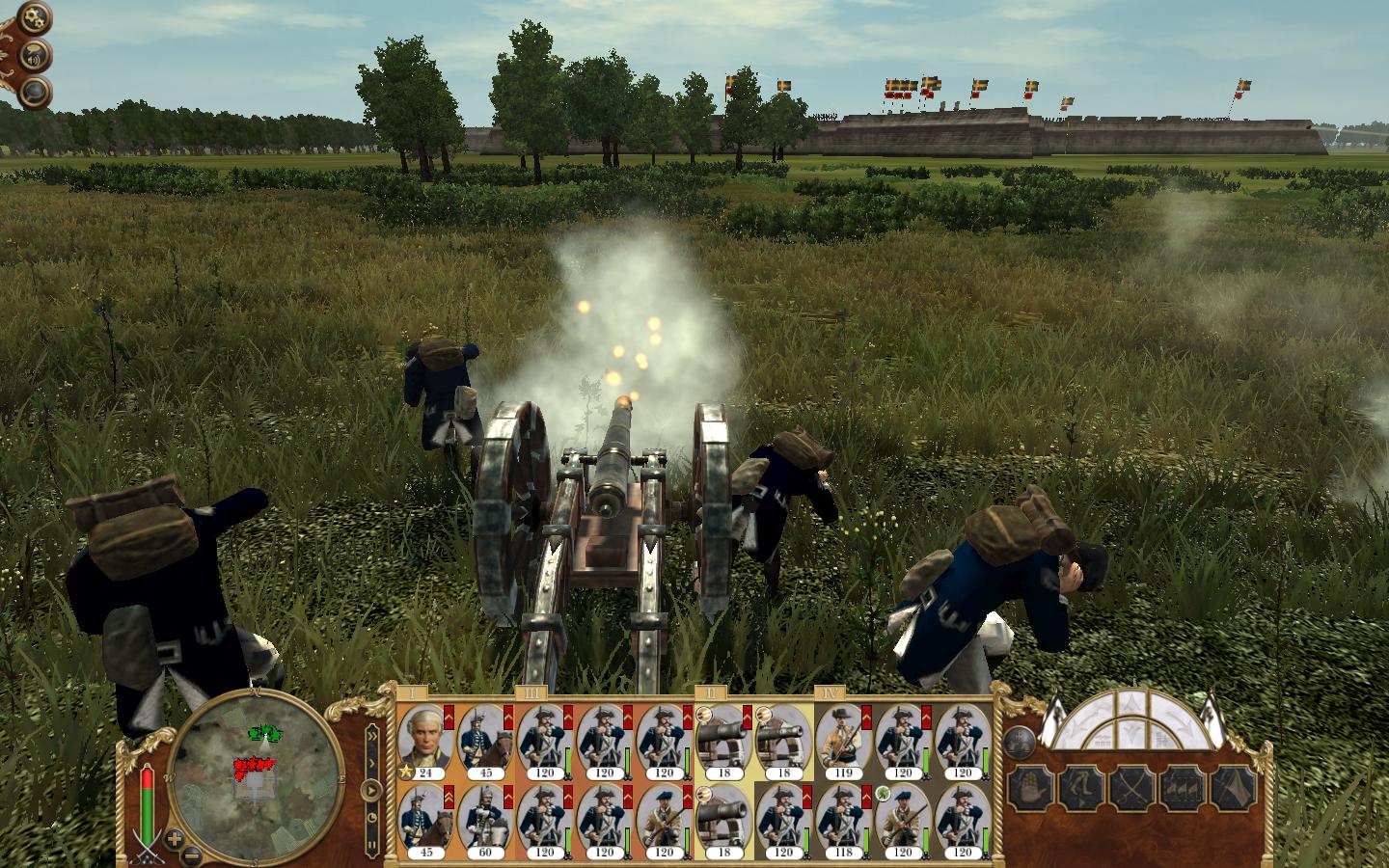
Task: Switch to unit group IV tab
Action: tap(830, 692)
